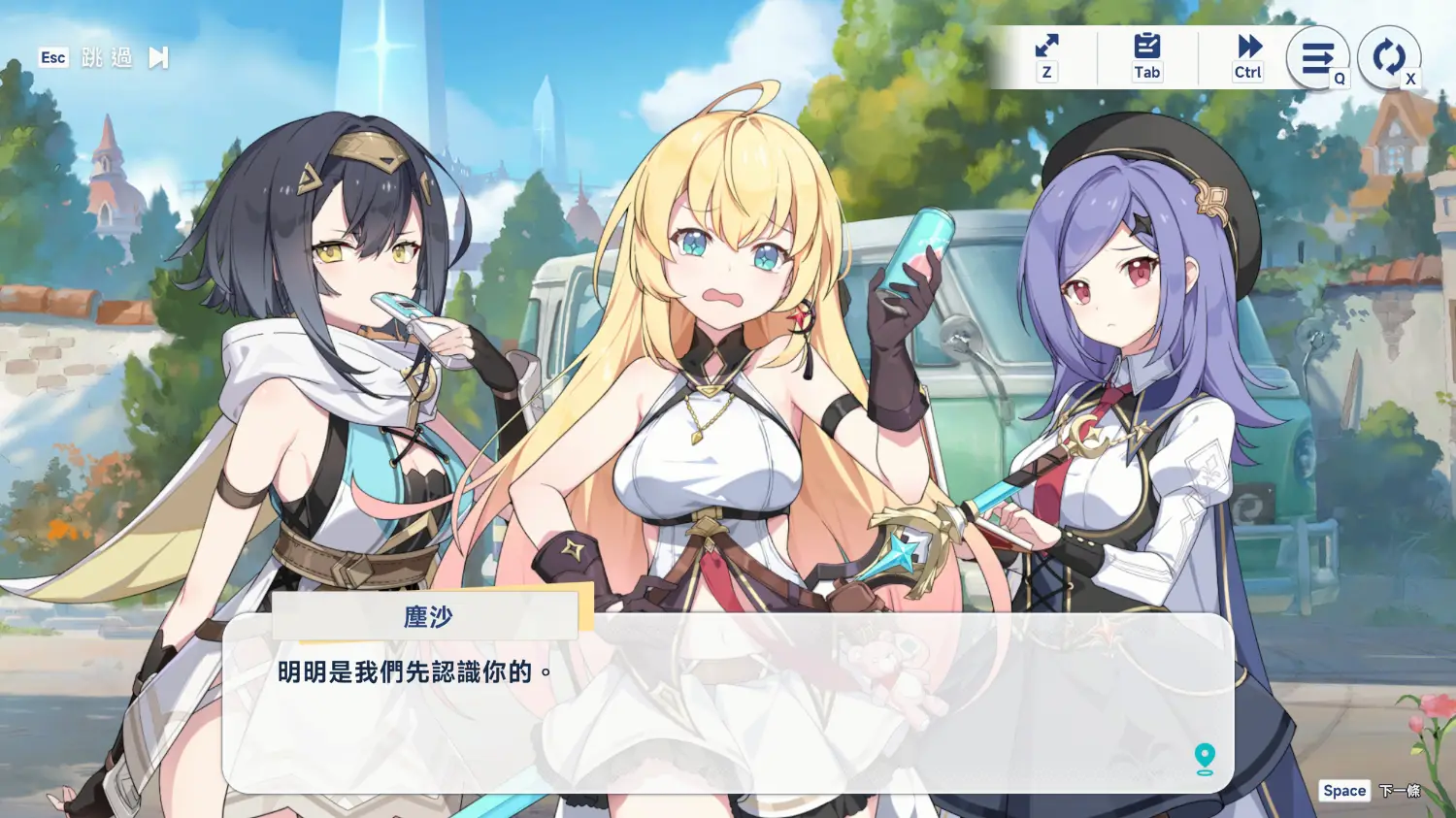This screenshot has width=1456, height=818.
Task: Skip the story with the 跳過 button
Action: point(107,58)
